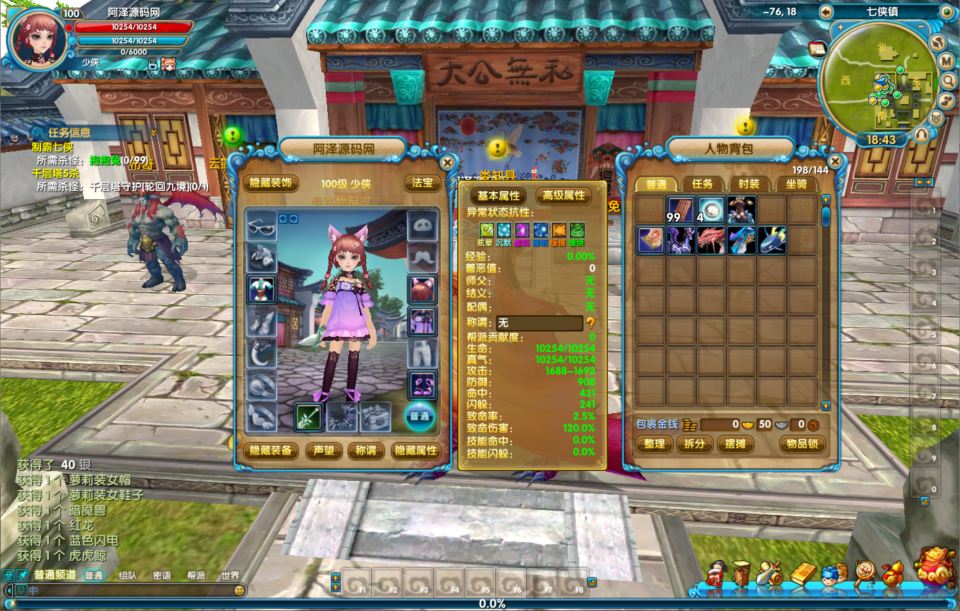
Task: Click the 隐藏装备 button
Action: [271, 450]
